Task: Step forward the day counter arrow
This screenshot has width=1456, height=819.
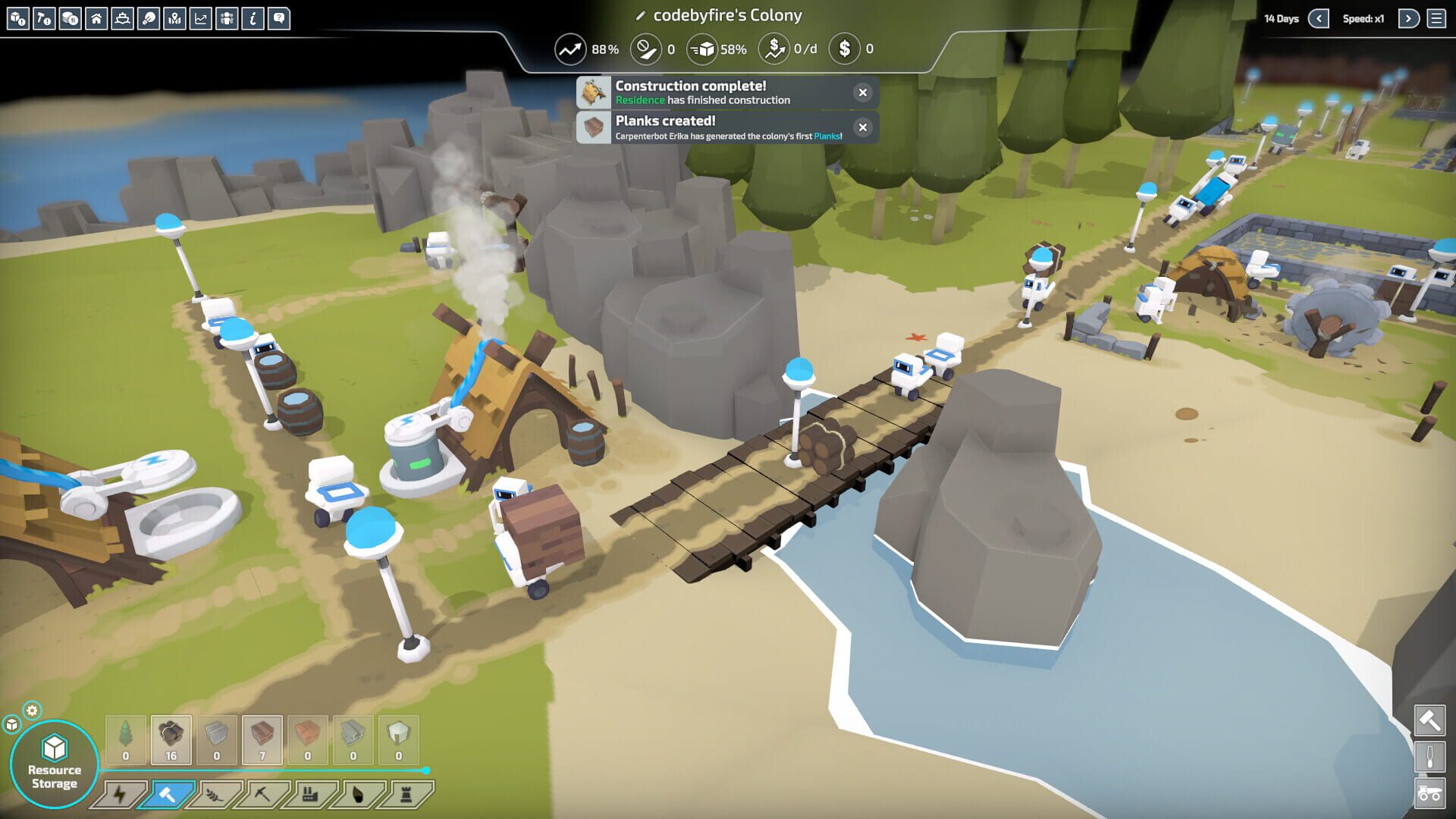Action: pos(1410,18)
